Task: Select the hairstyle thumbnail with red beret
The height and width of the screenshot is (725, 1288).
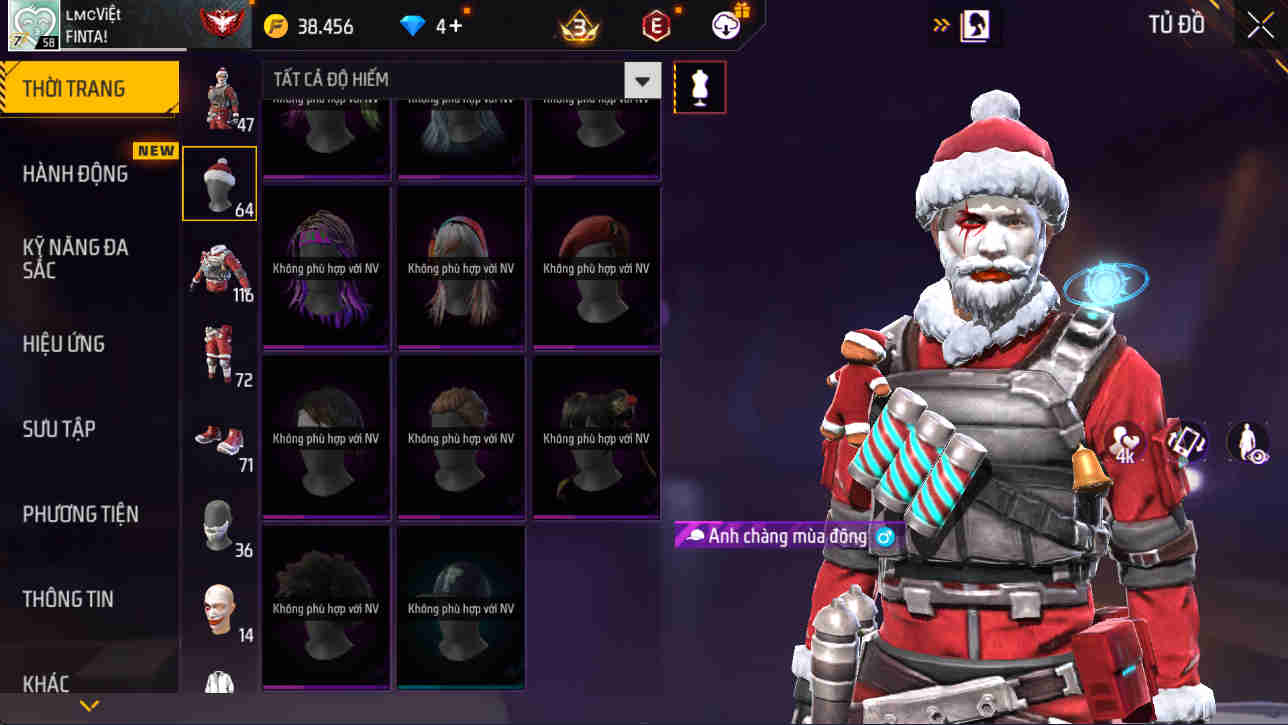Action: pos(596,264)
